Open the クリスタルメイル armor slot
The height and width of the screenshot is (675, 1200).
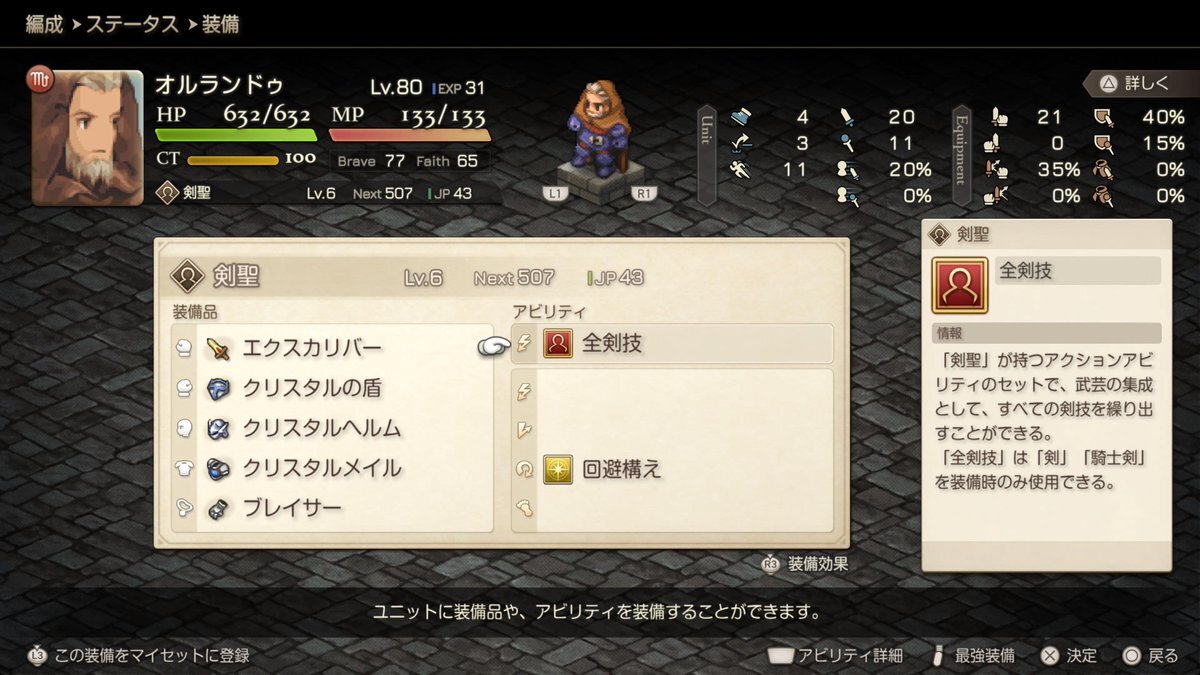click(x=320, y=468)
